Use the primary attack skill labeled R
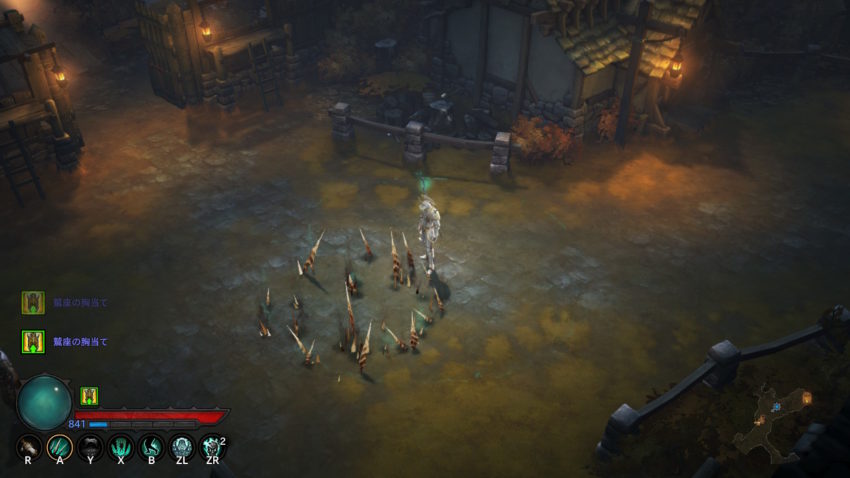The height and width of the screenshot is (478, 850). 29,447
